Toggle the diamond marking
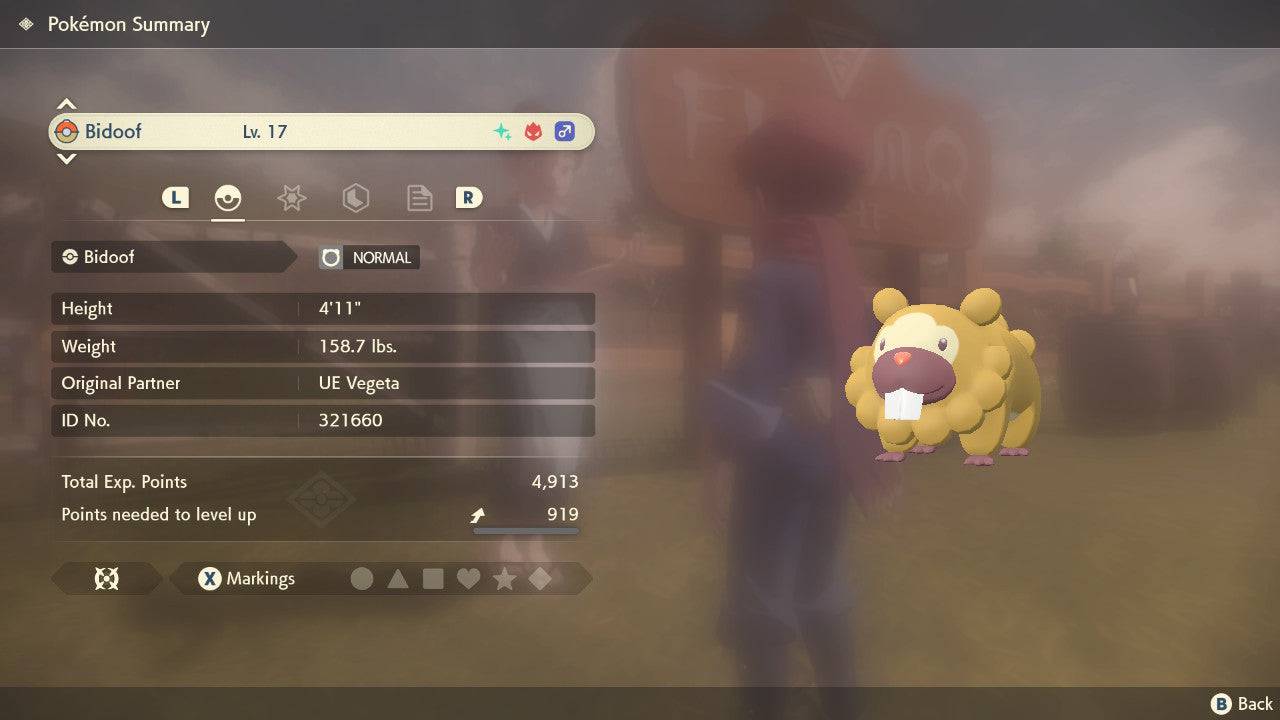 tap(540, 578)
